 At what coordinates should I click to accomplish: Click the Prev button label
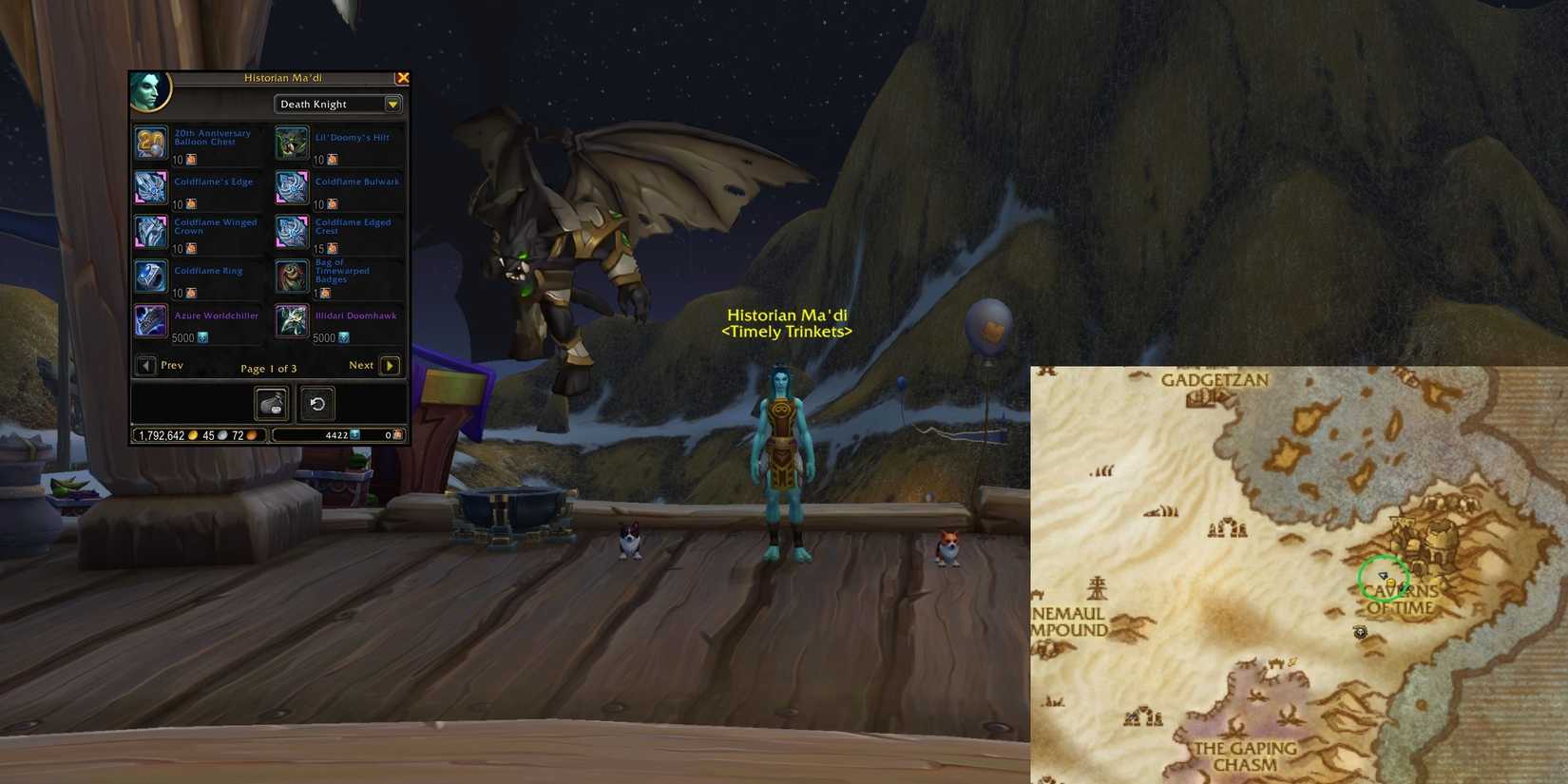[x=172, y=365]
